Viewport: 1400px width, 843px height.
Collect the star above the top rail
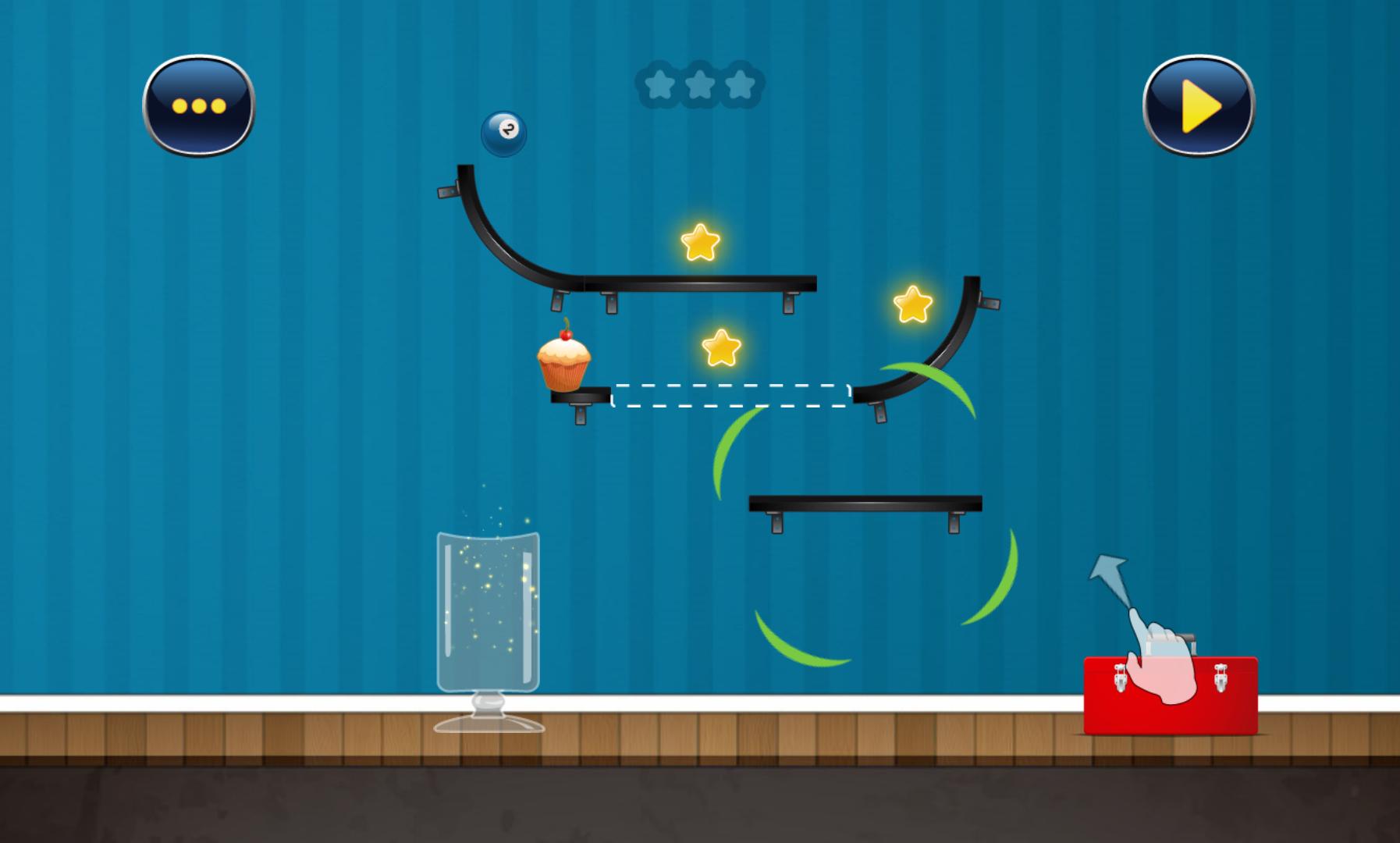(x=698, y=245)
